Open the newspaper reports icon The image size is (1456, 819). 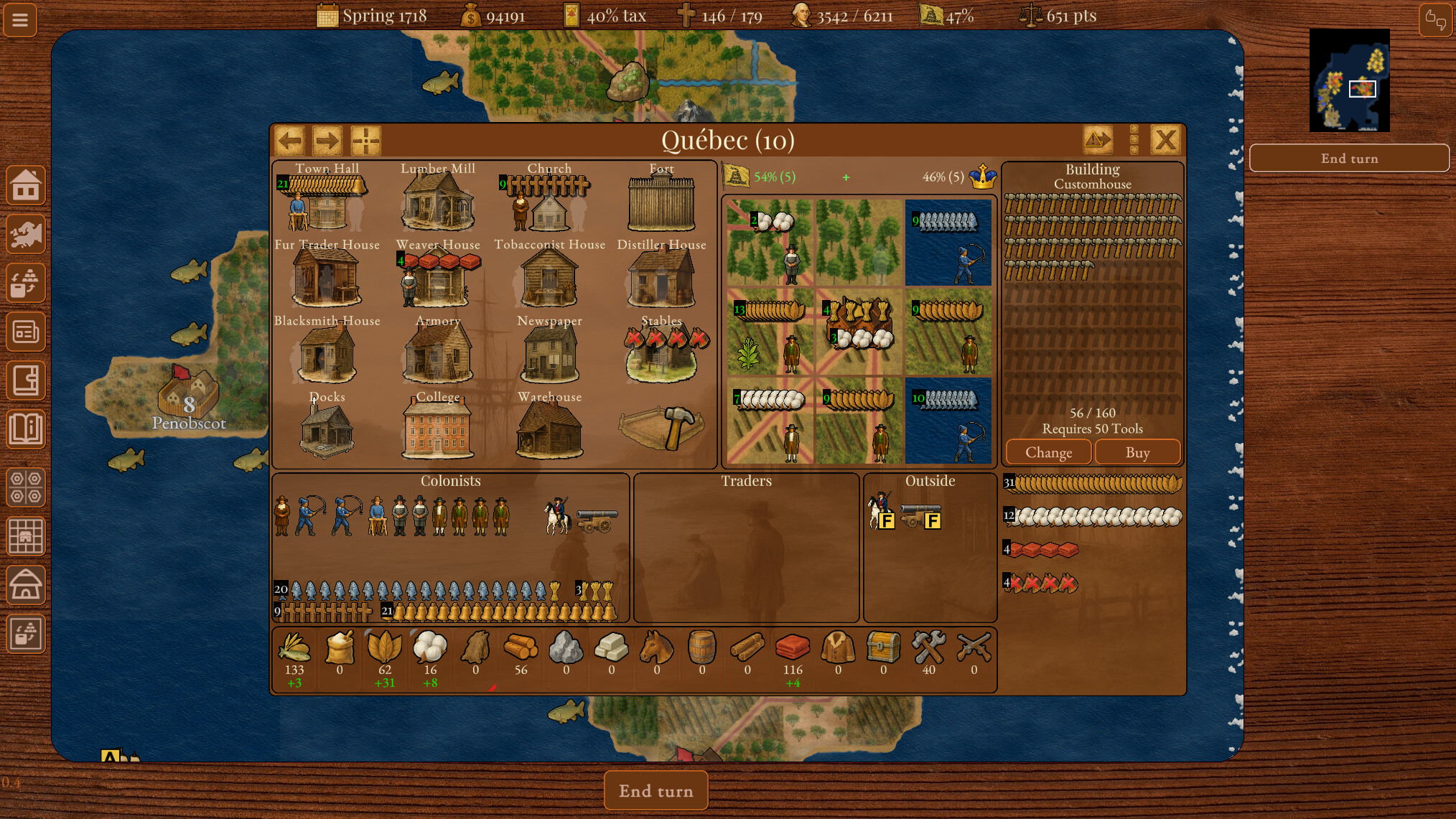27,332
